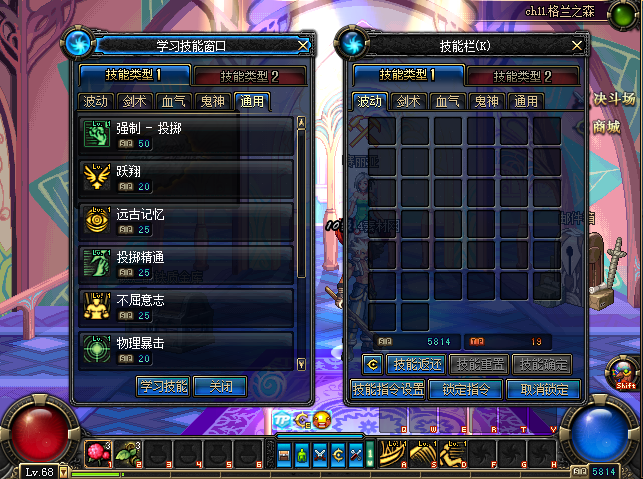643x479 pixels.
Task: Open the 商城 shop
Action: point(606,127)
